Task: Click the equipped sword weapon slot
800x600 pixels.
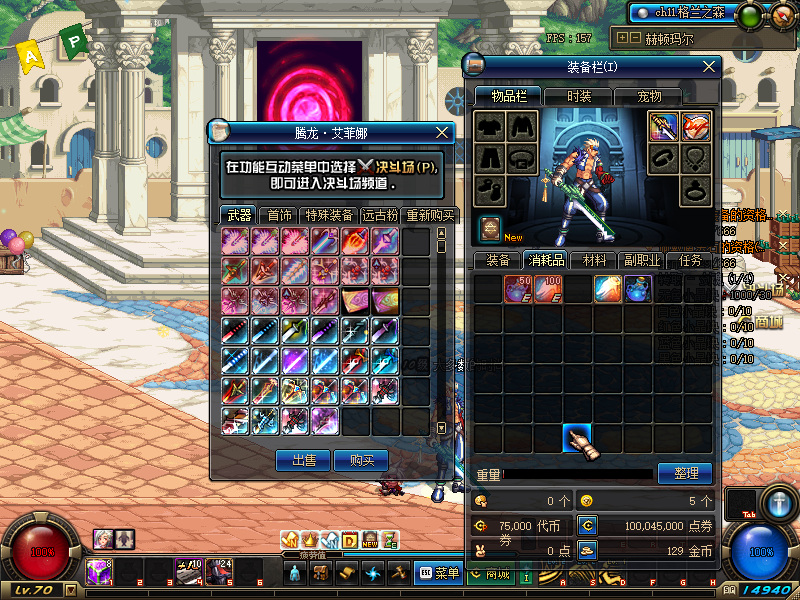Action: click(x=664, y=127)
